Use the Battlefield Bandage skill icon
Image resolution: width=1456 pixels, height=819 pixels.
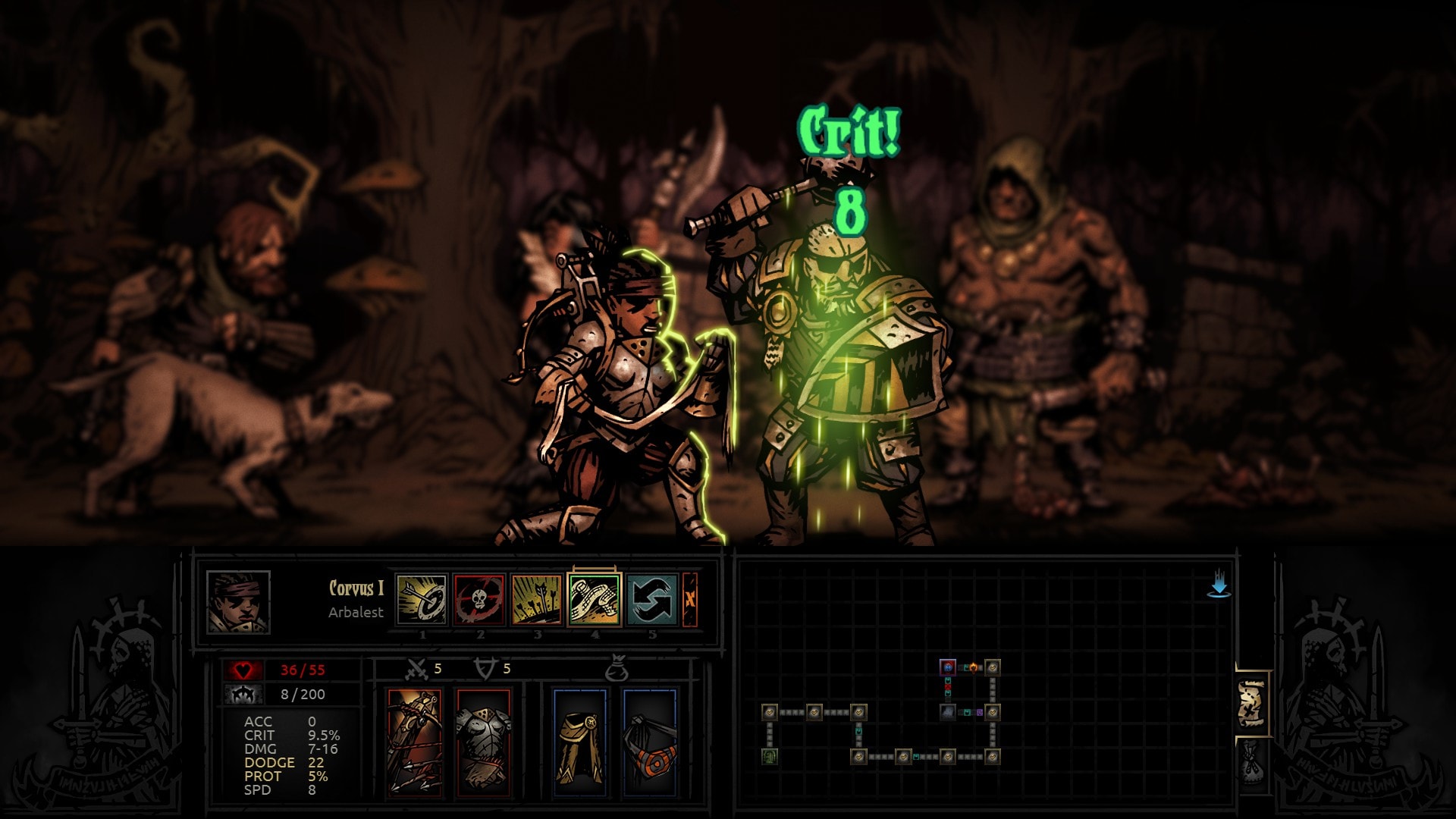click(595, 599)
